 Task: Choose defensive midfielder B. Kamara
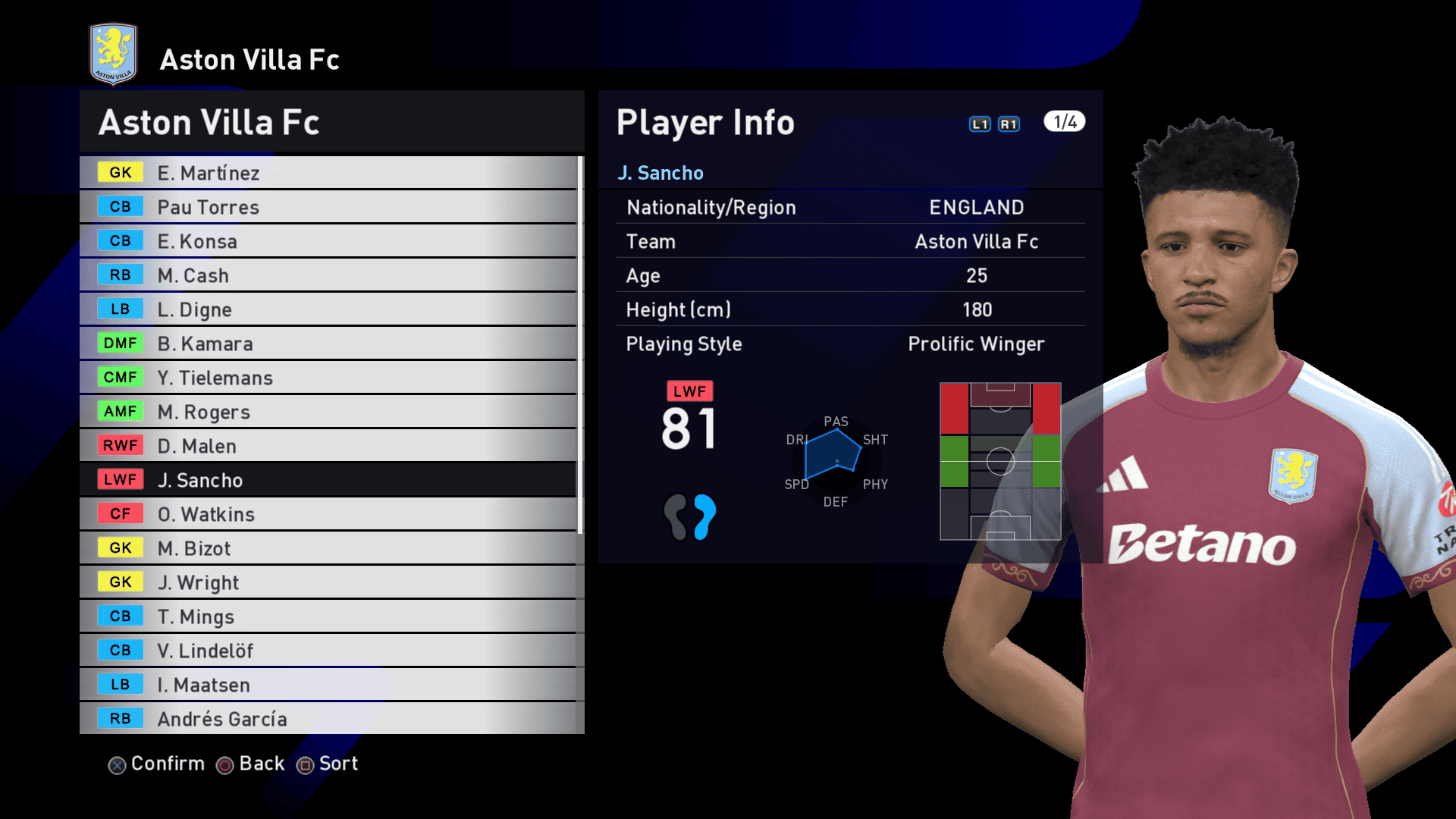click(x=328, y=344)
